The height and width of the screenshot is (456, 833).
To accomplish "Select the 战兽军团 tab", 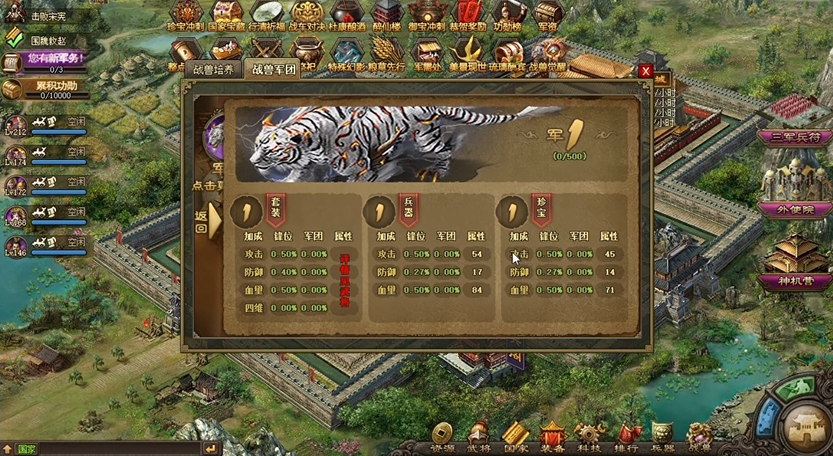I will (272, 71).
